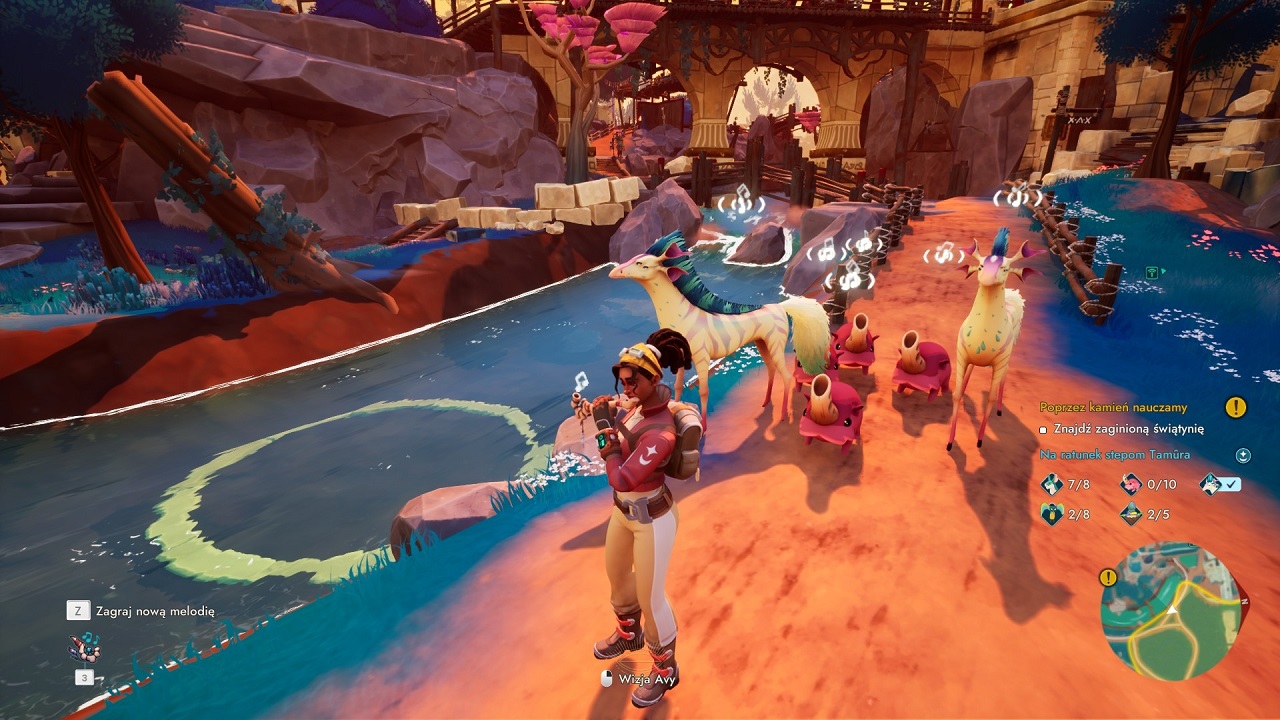The image size is (1280, 720).
Task: Click the round badge beside the Tamûra quest
Action: coord(1243,455)
